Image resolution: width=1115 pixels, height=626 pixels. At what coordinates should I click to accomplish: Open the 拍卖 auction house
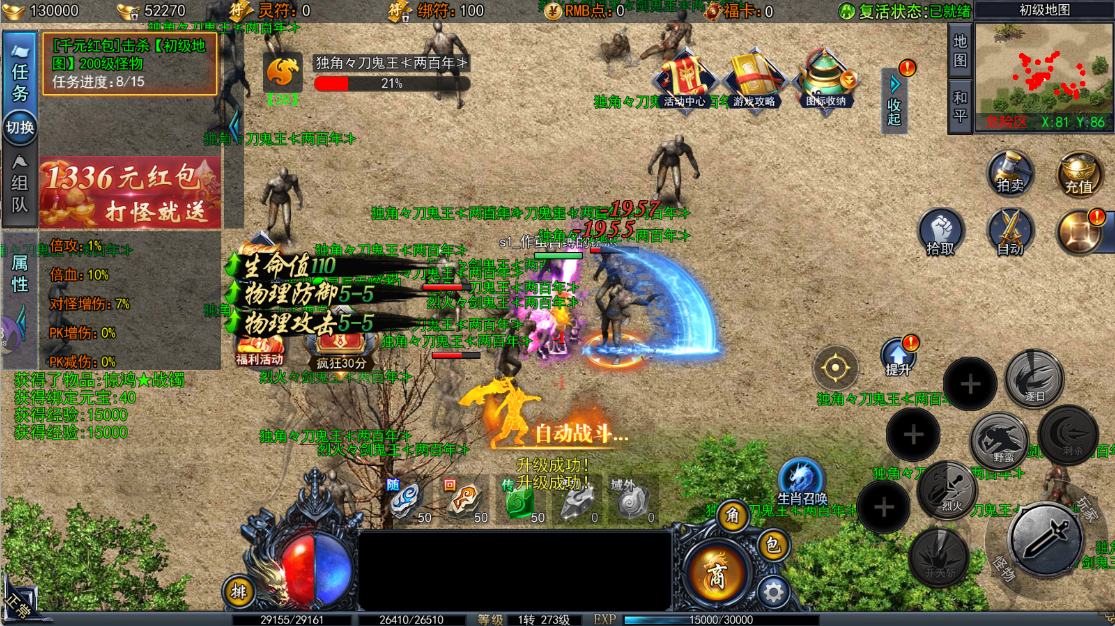pos(1010,173)
